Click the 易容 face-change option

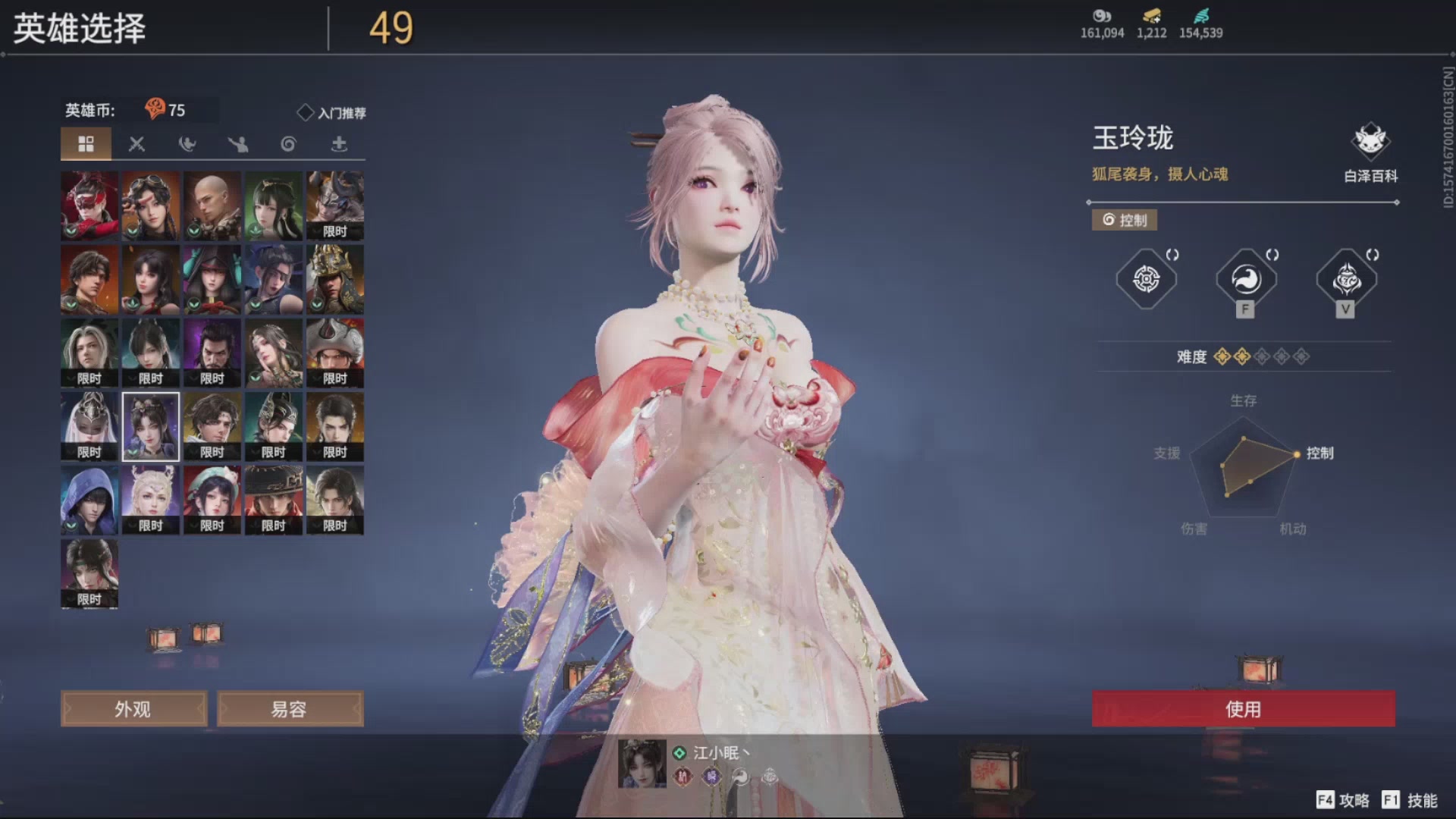[x=290, y=708]
